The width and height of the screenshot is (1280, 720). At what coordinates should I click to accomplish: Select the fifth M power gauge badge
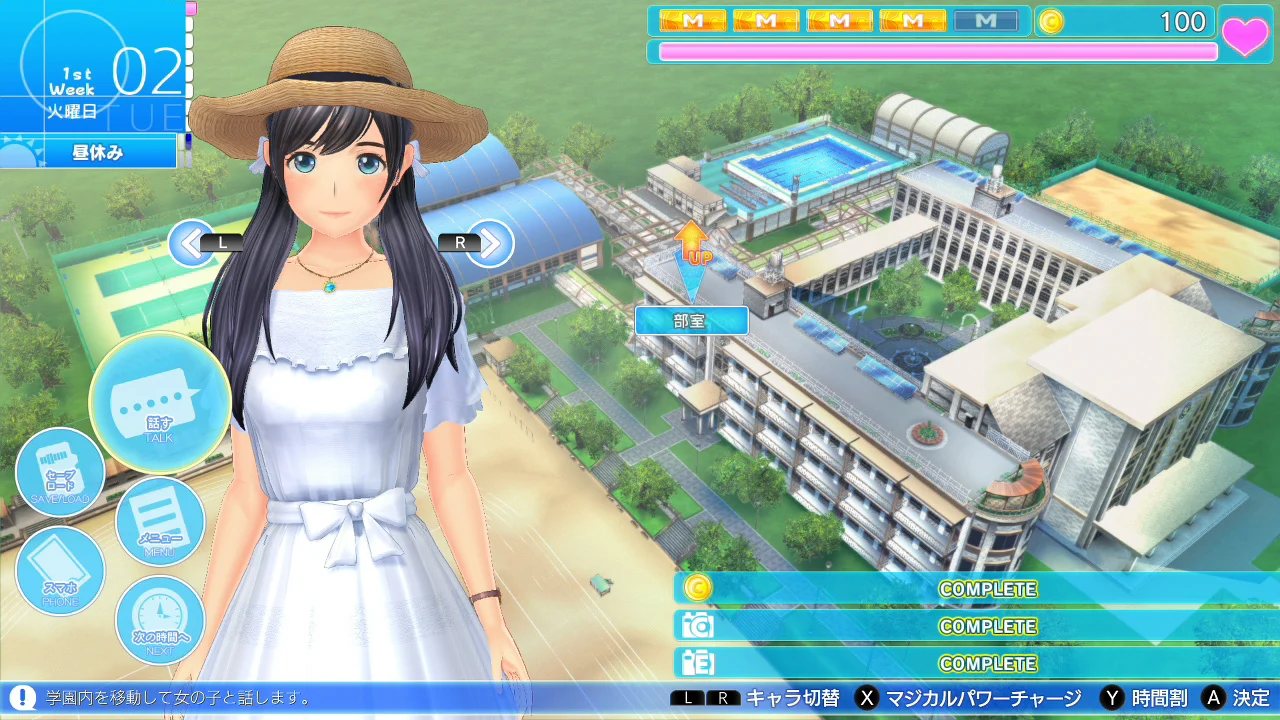pos(986,18)
